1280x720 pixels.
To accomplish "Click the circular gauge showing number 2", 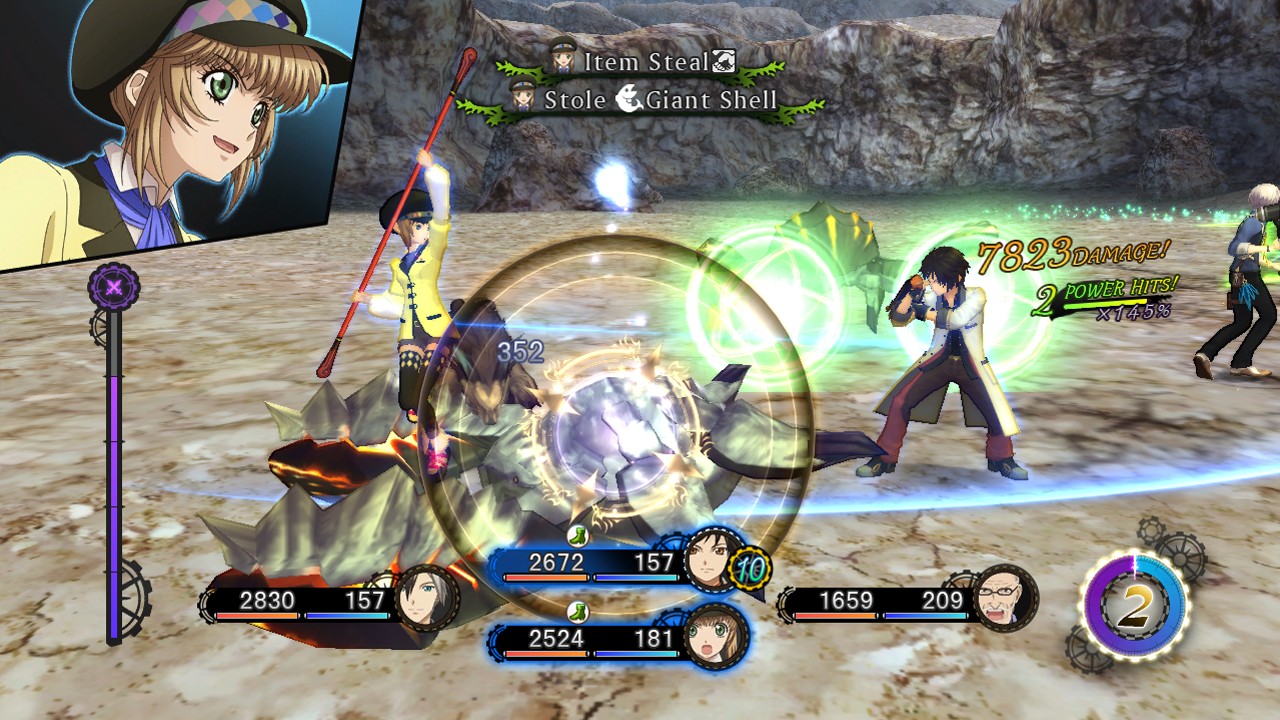I will coord(1133,606).
